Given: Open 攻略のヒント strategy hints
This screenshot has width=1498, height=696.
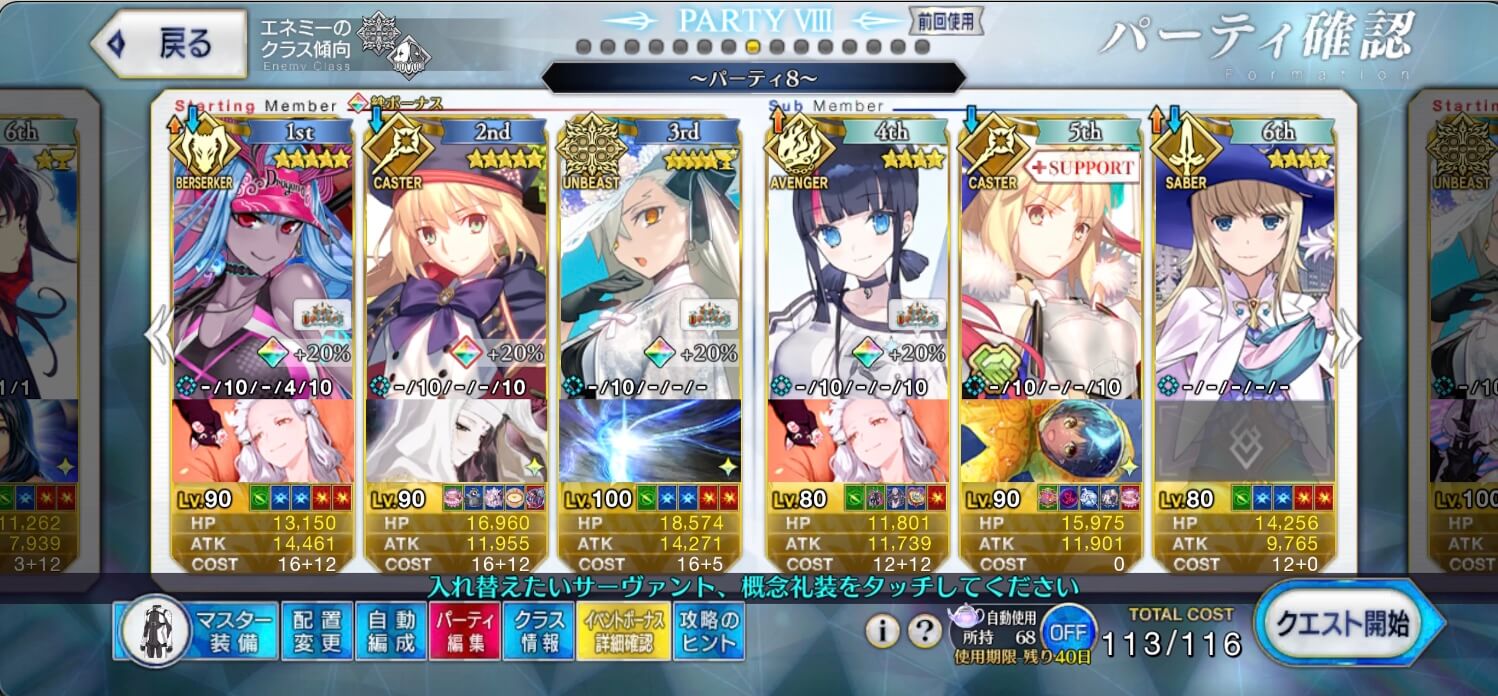Looking at the screenshot, I should 708,631.
